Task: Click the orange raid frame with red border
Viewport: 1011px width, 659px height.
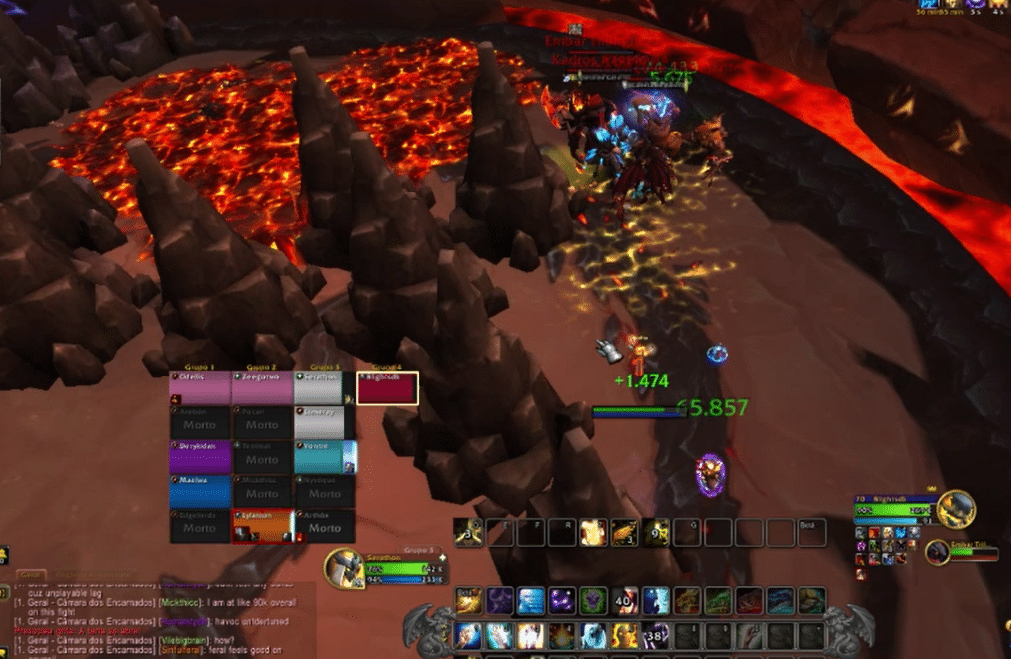Action: (x=263, y=525)
